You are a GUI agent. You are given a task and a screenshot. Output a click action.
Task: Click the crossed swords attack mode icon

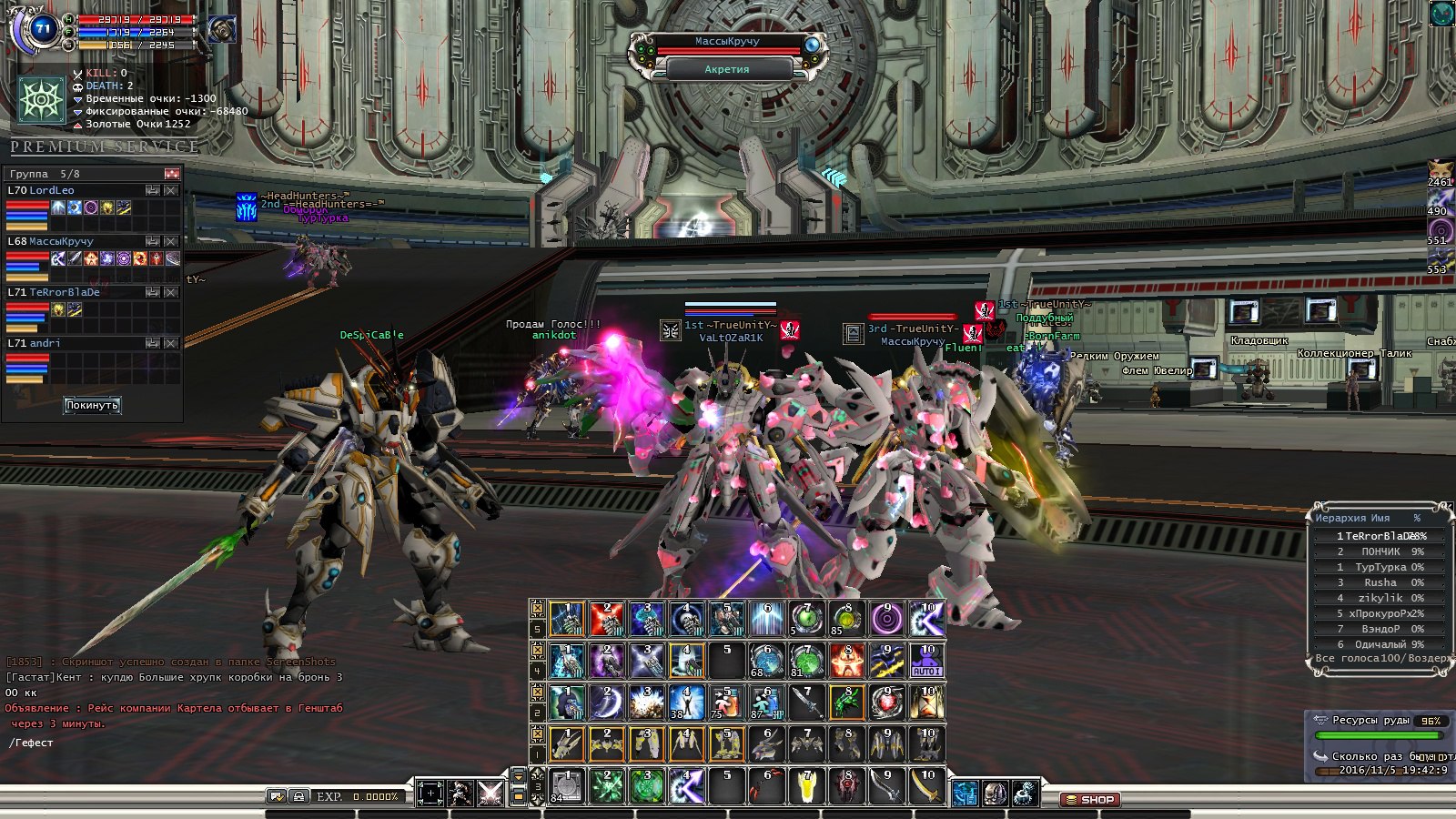click(490, 794)
